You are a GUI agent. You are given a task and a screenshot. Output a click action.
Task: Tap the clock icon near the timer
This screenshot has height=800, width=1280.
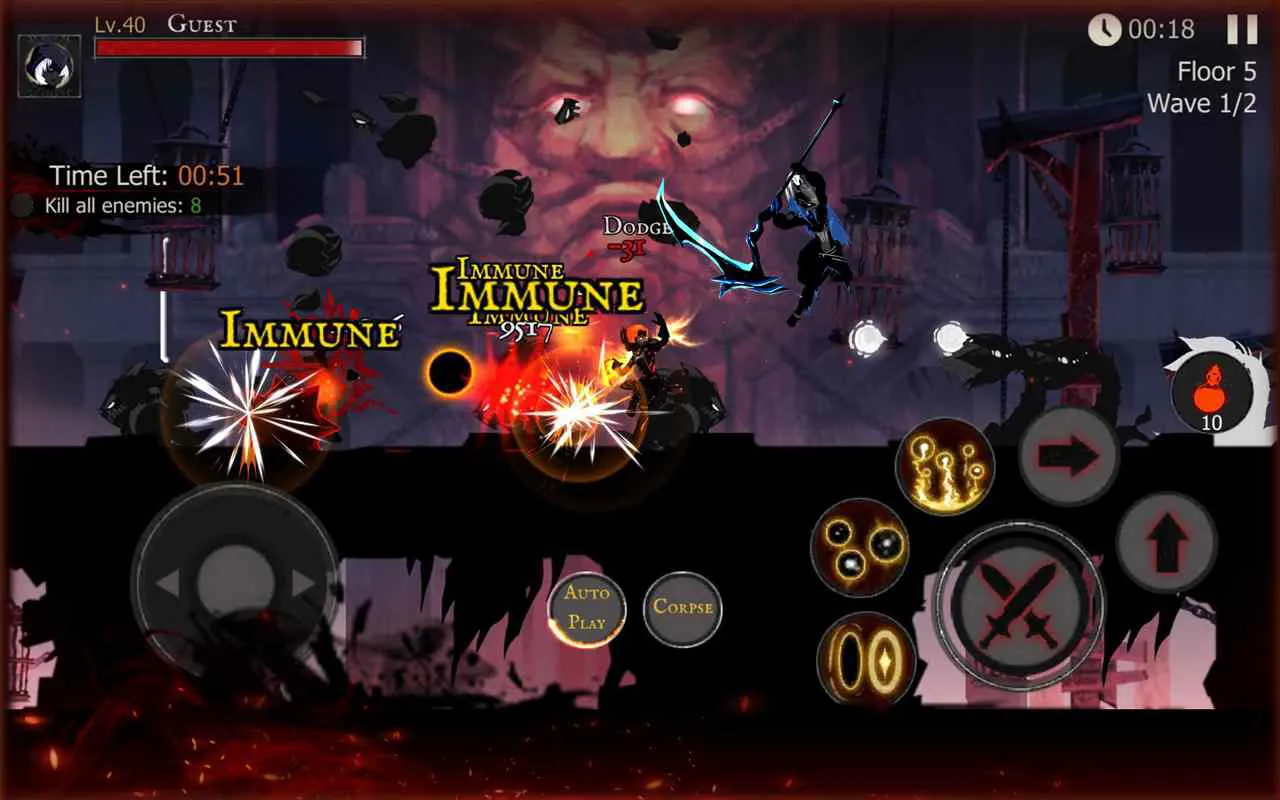coord(1104,30)
